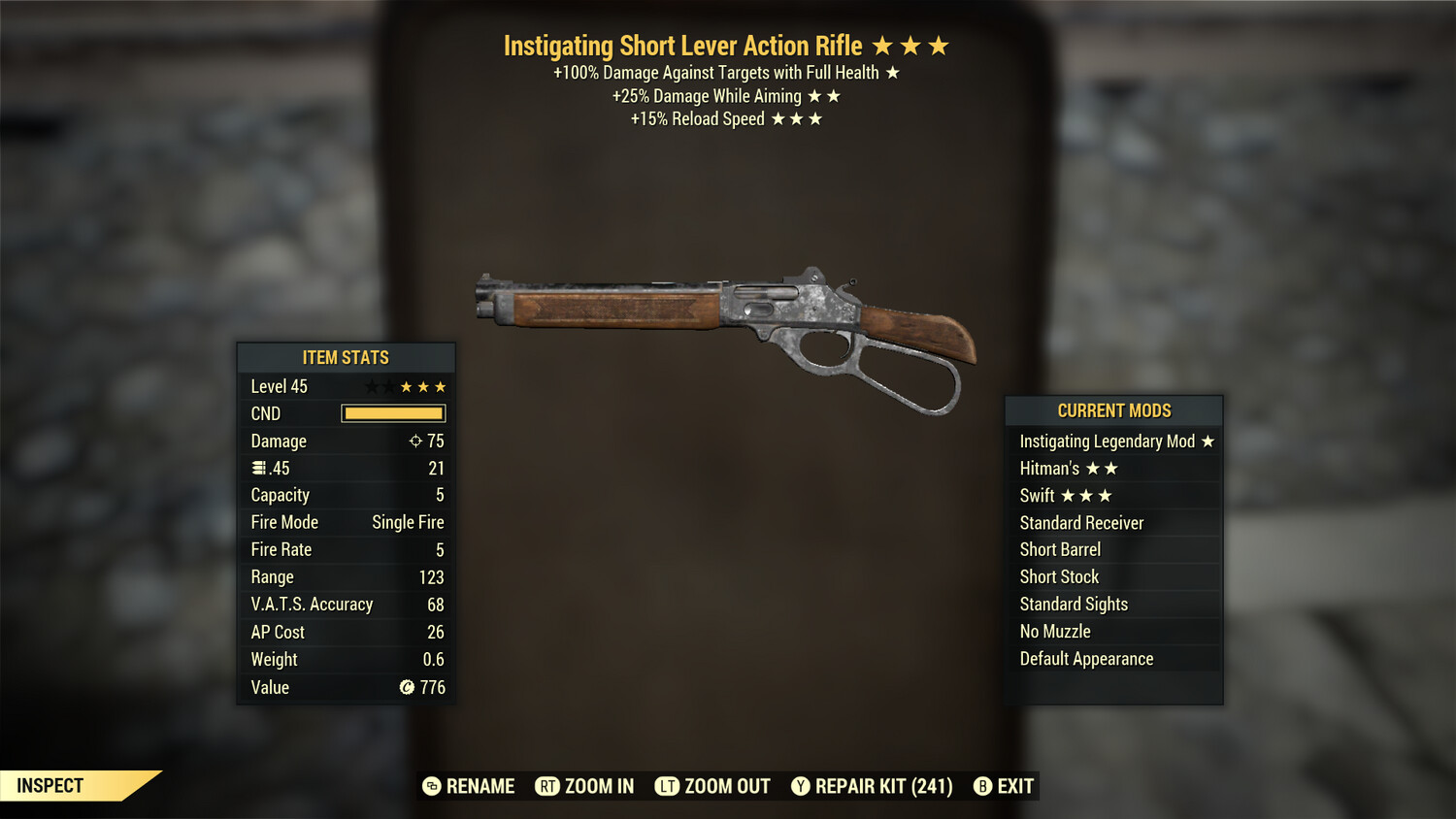
Task: Click the RT zoom in button icon
Action: point(548,786)
